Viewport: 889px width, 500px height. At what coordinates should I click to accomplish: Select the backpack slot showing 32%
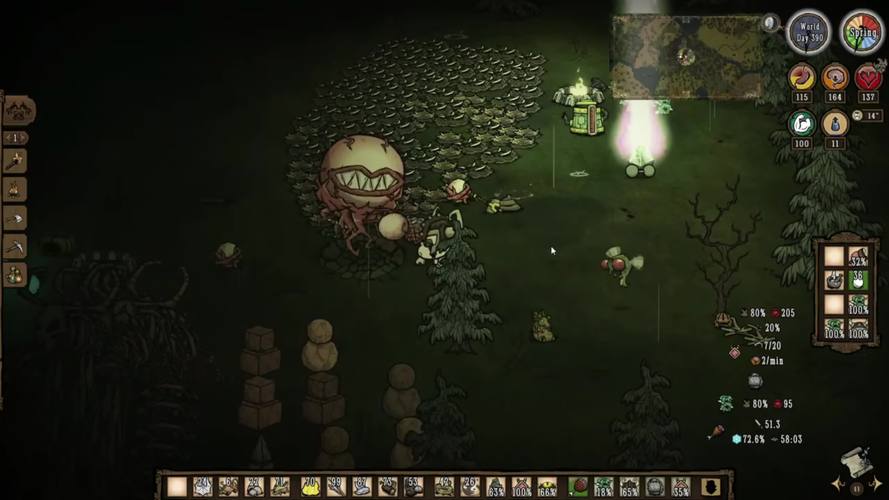tap(857, 257)
